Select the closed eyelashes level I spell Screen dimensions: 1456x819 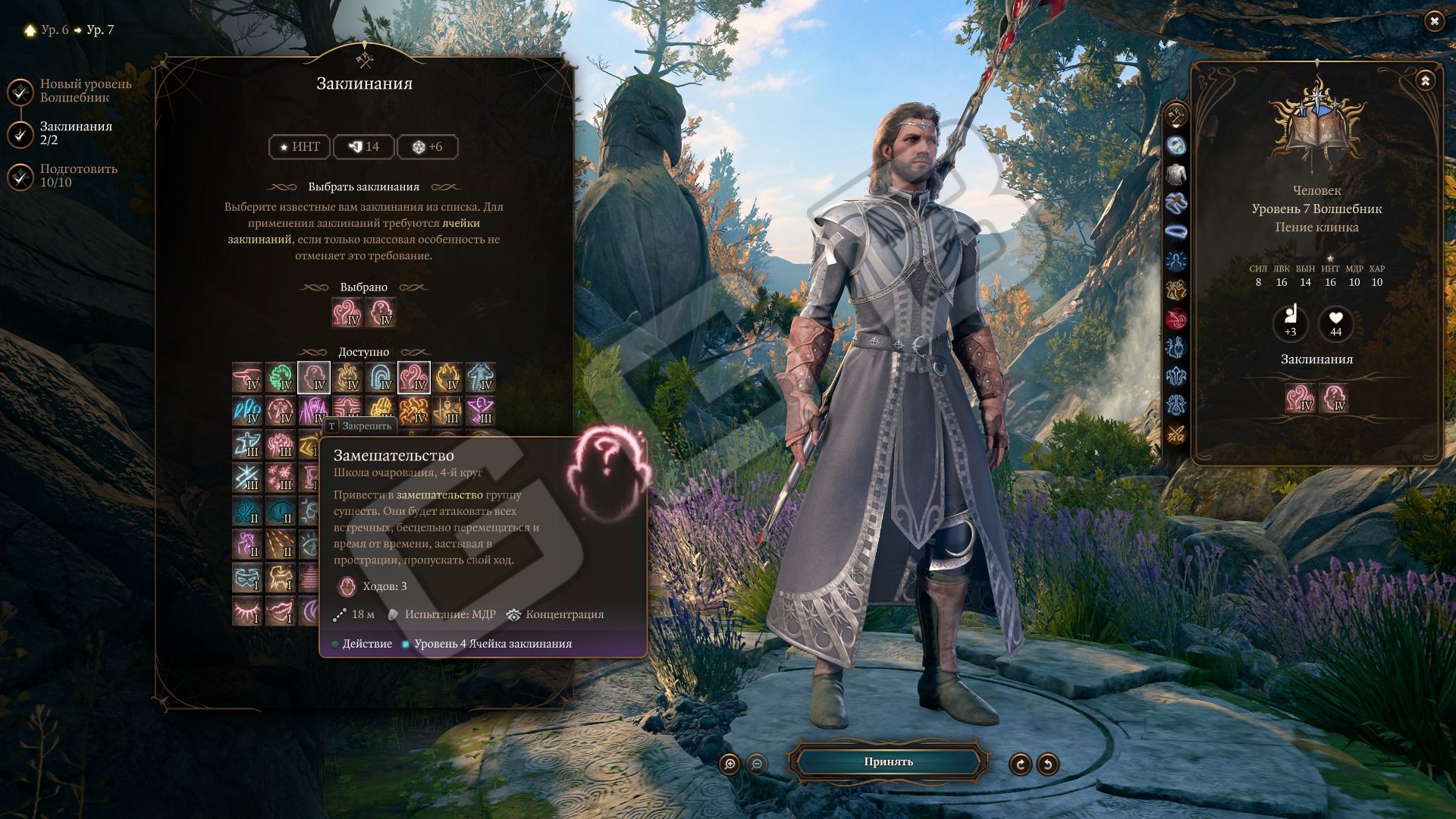[247, 611]
